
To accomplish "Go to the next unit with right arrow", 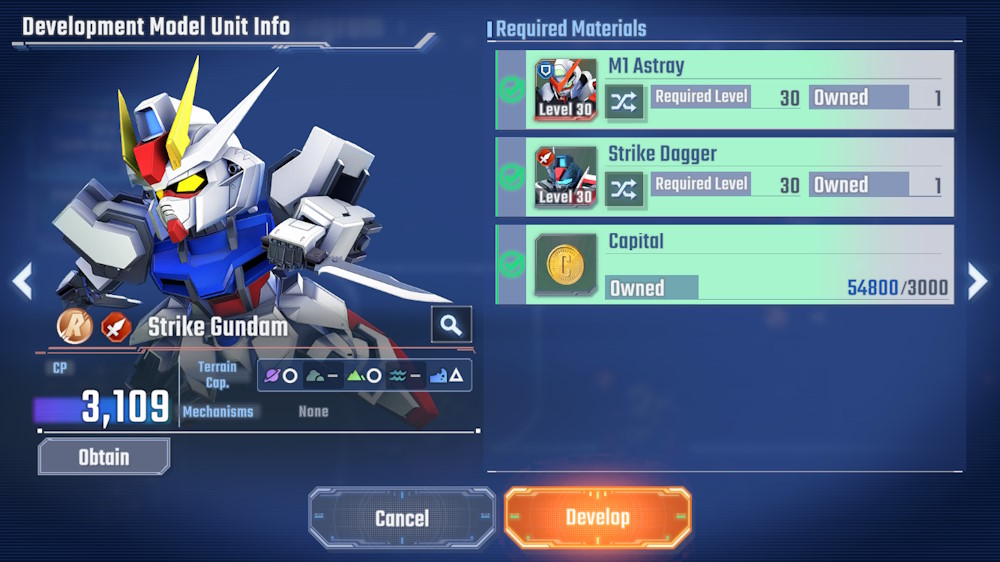I will (977, 281).
